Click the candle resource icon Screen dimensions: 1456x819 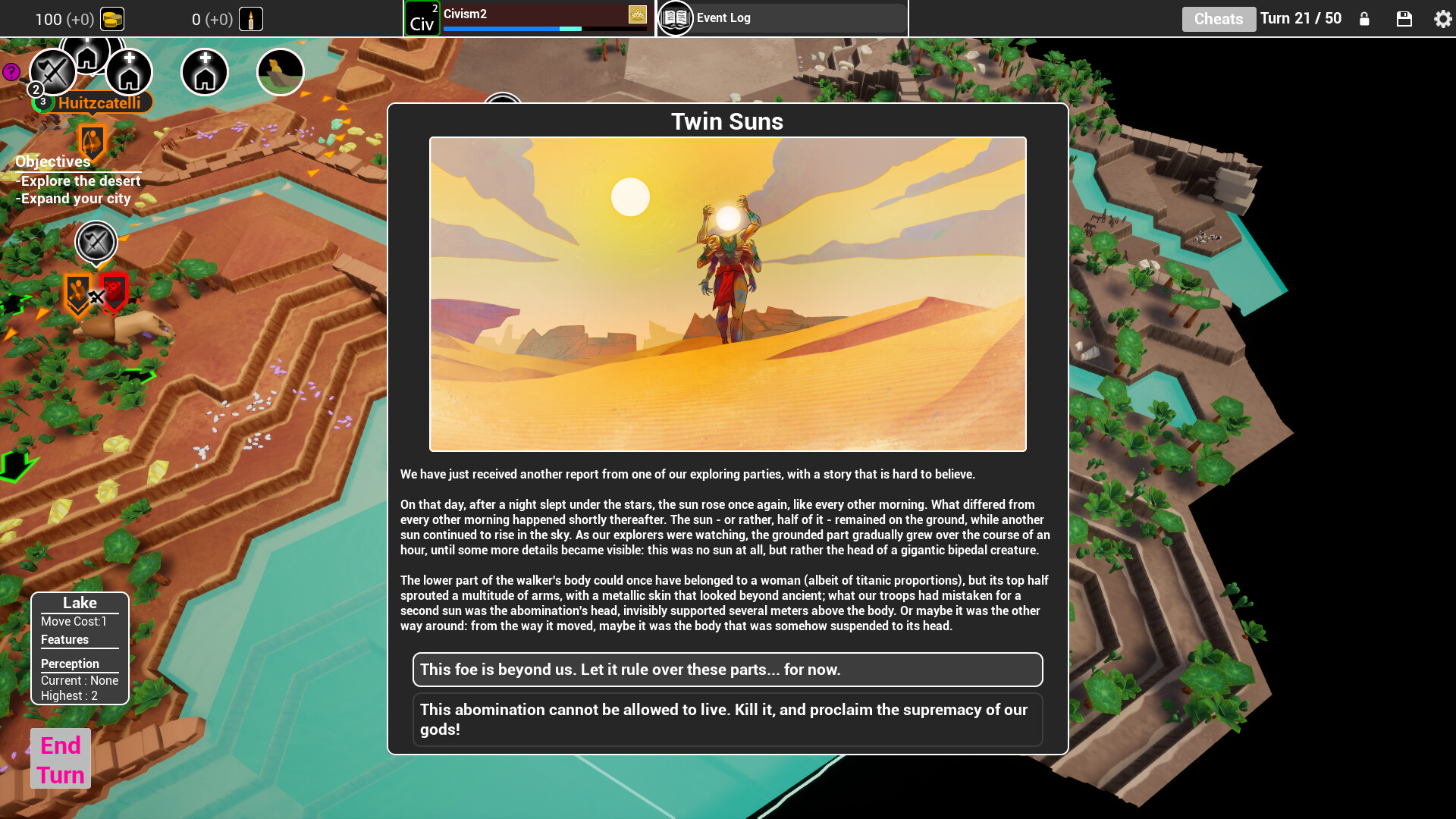click(250, 18)
